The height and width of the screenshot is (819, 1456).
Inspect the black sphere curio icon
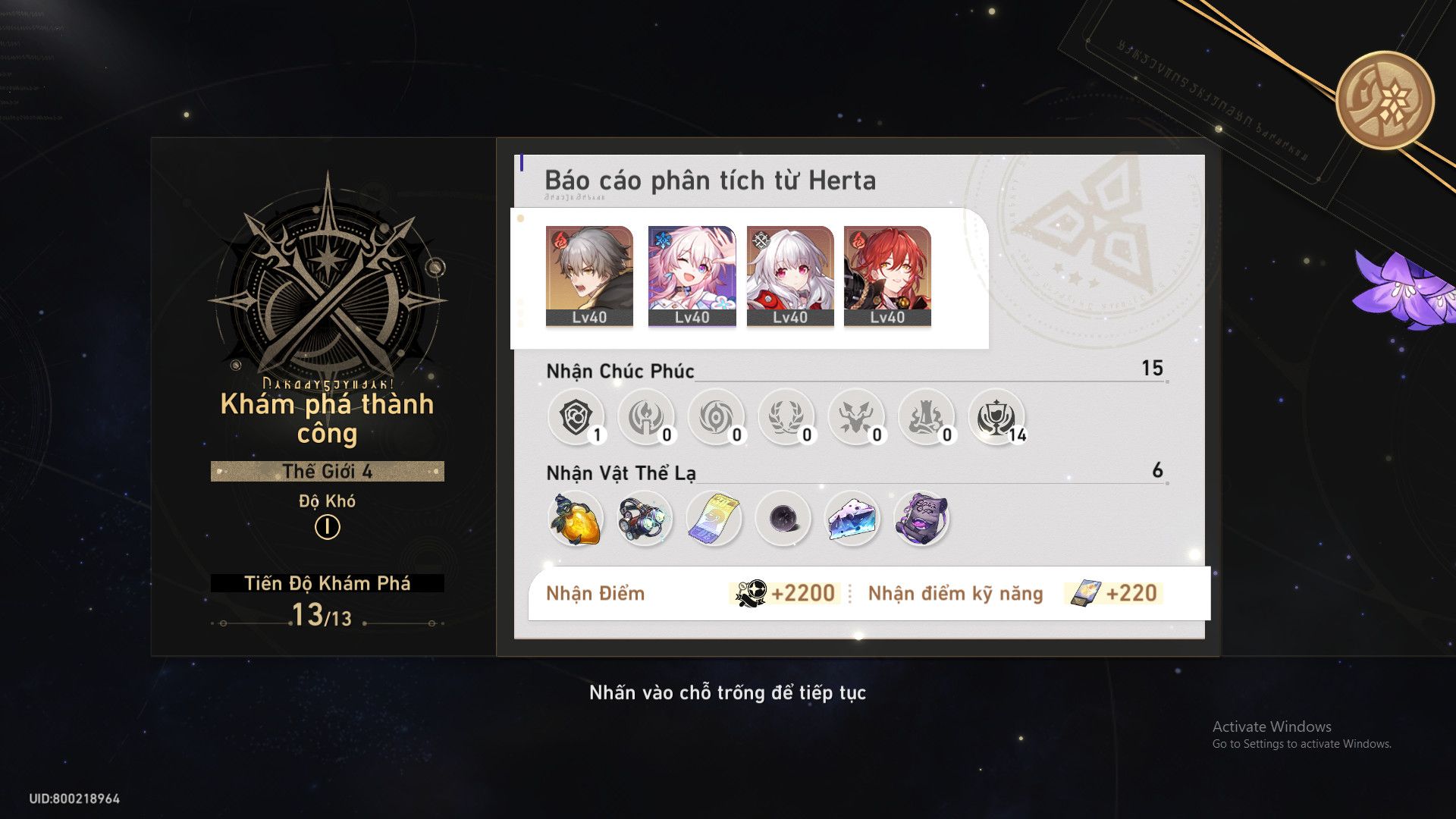783,518
